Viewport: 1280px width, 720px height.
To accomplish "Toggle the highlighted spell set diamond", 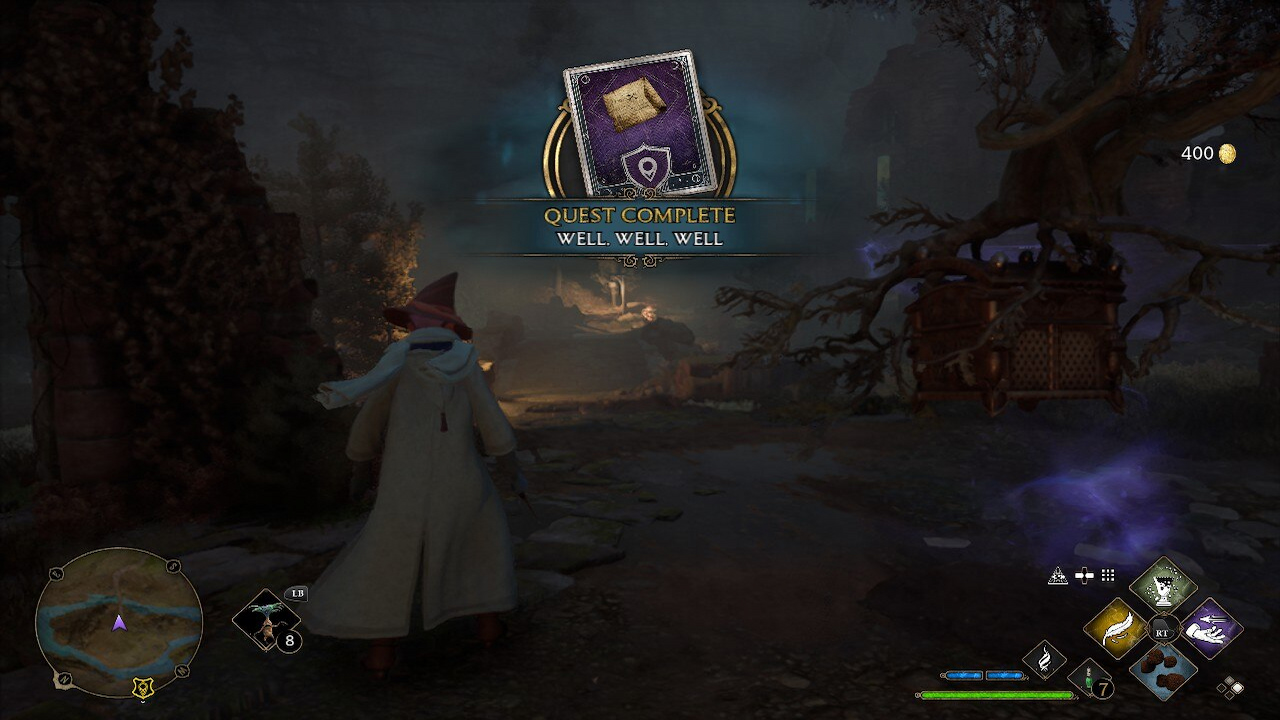I will (x=1237, y=688).
